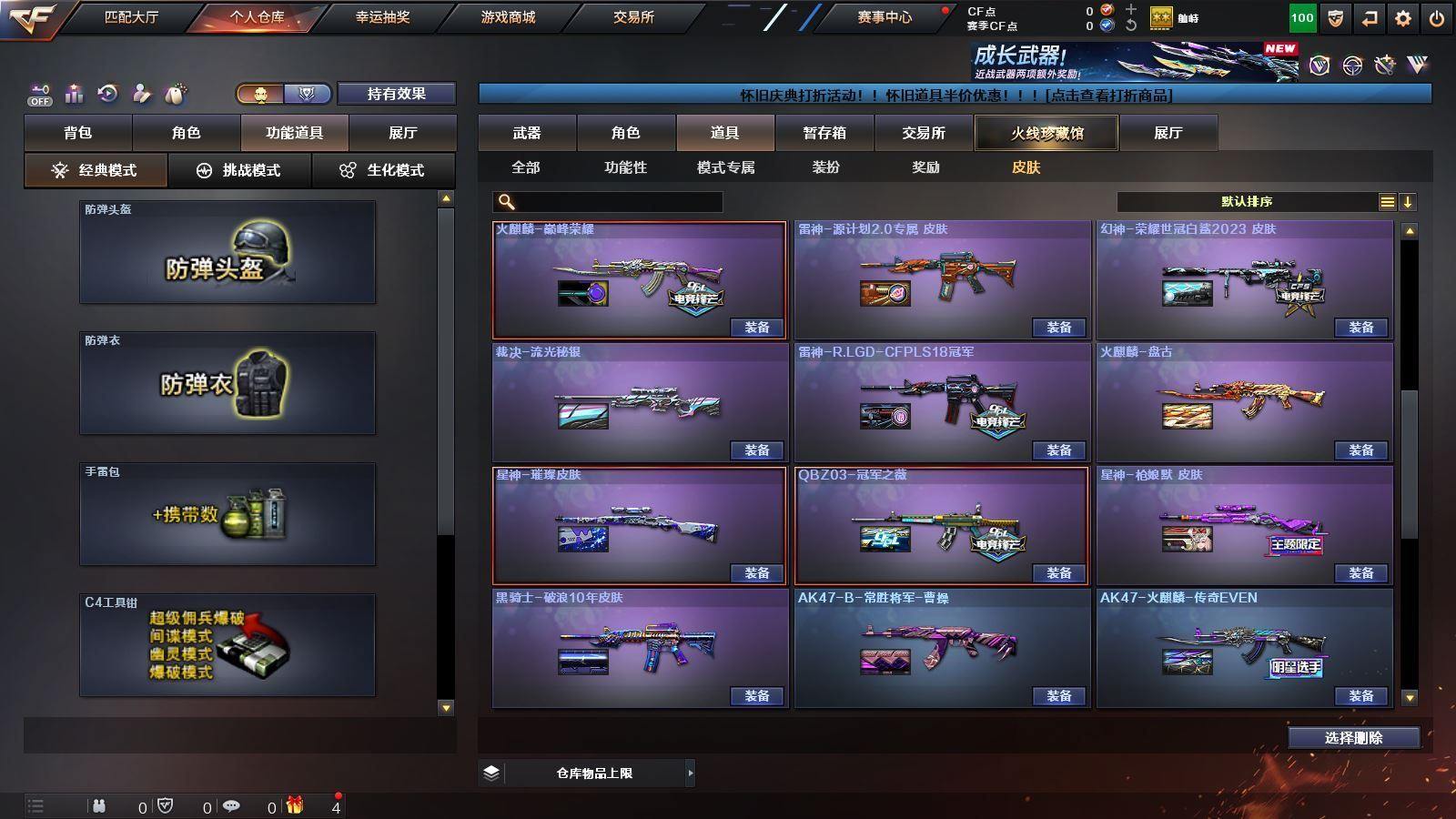
Task: Open the 默认排序 sort dropdown
Action: click(x=1248, y=202)
